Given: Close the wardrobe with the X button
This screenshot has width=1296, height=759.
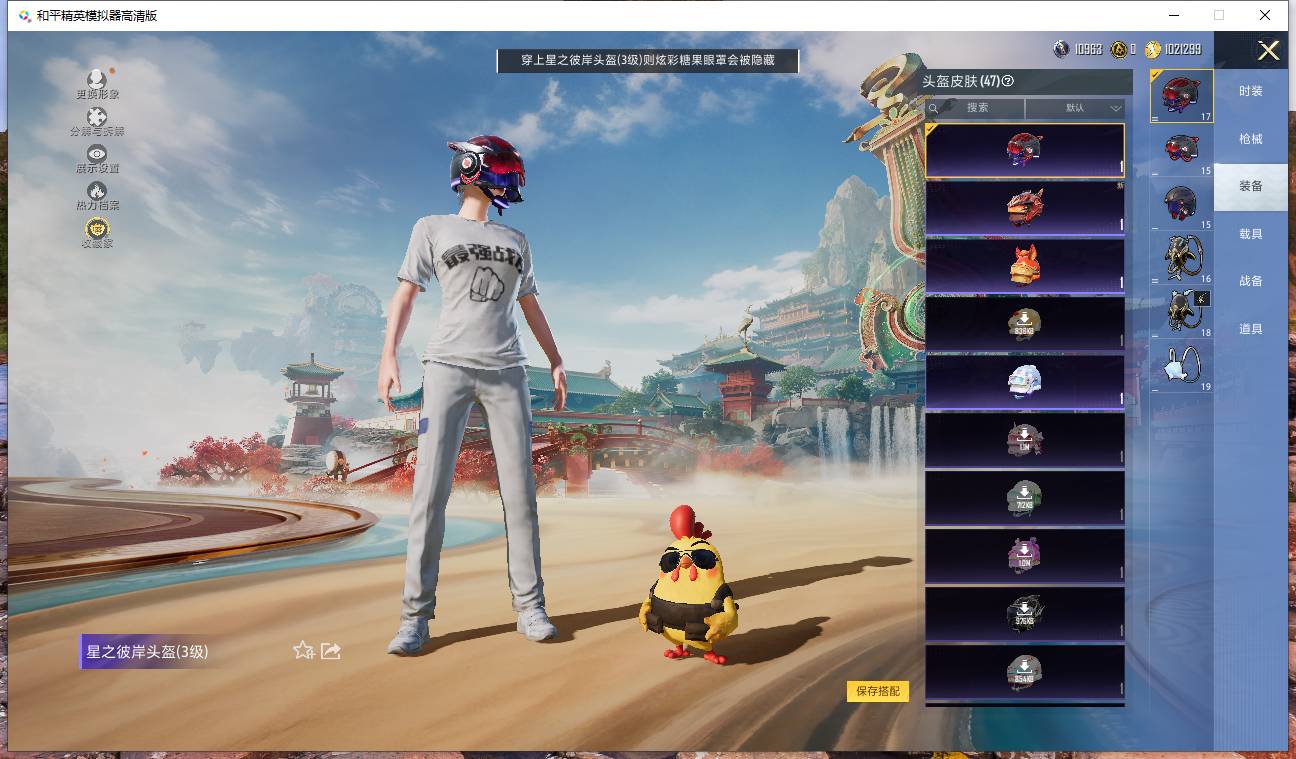Looking at the screenshot, I should (x=1268, y=51).
